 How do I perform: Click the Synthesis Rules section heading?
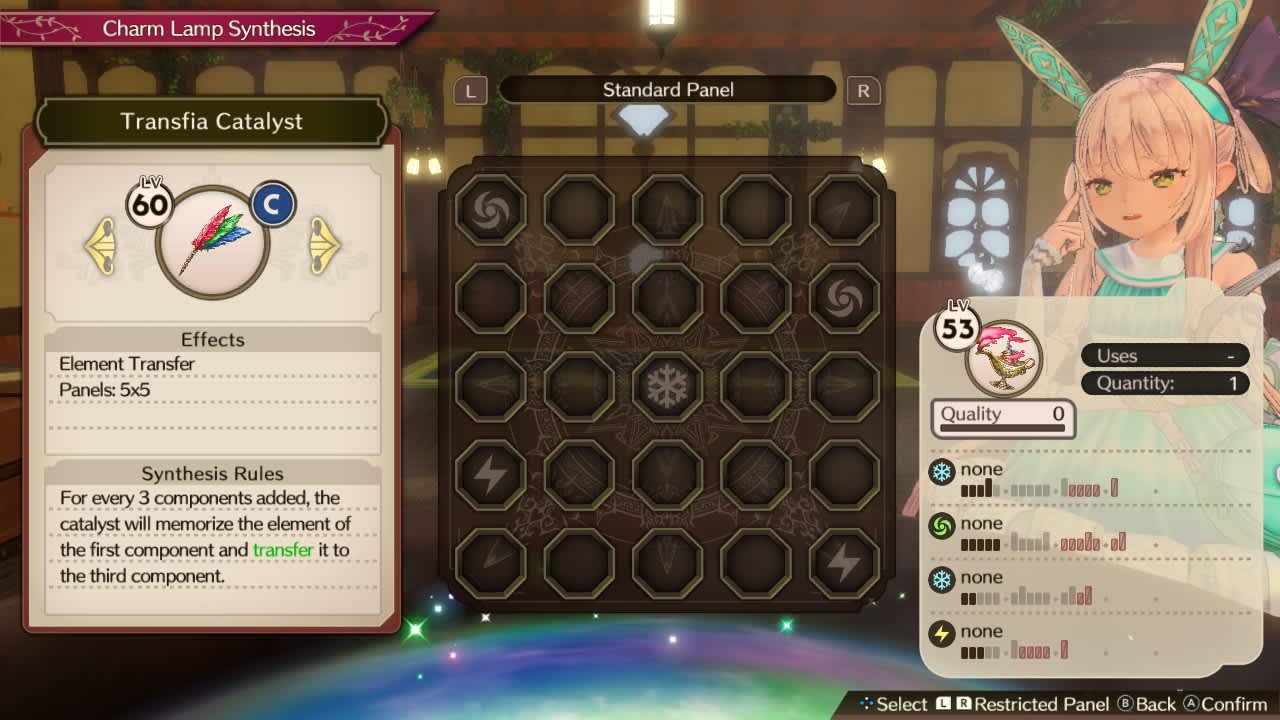tap(213, 473)
